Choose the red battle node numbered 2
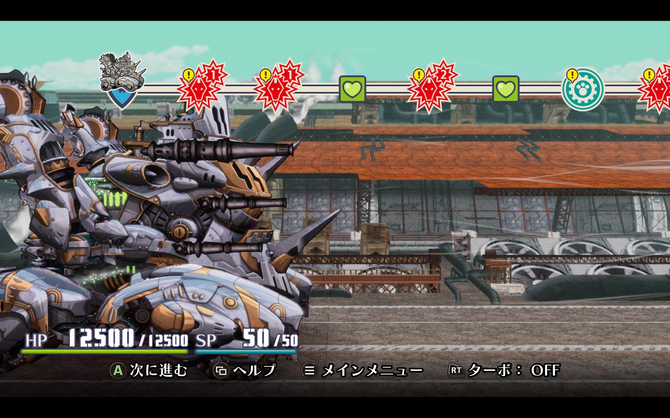 pyautogui.click(x=432, y=87)
